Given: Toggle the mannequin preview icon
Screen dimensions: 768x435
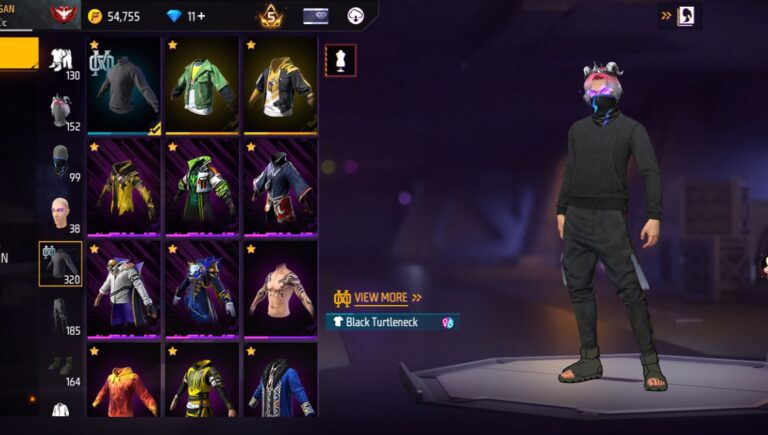Looking at the screenshot, I should 340,60.
